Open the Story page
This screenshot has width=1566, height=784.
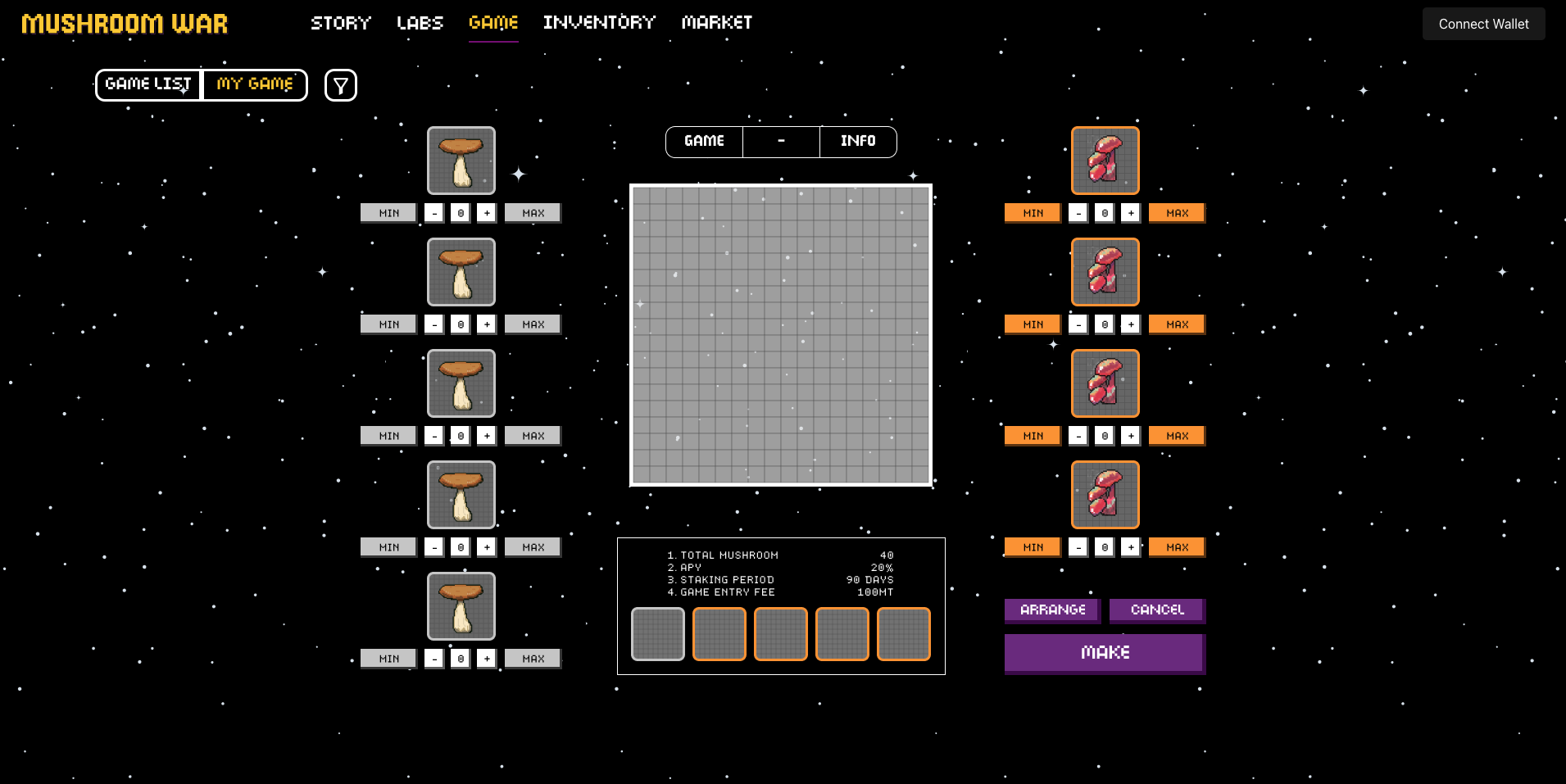341,23
